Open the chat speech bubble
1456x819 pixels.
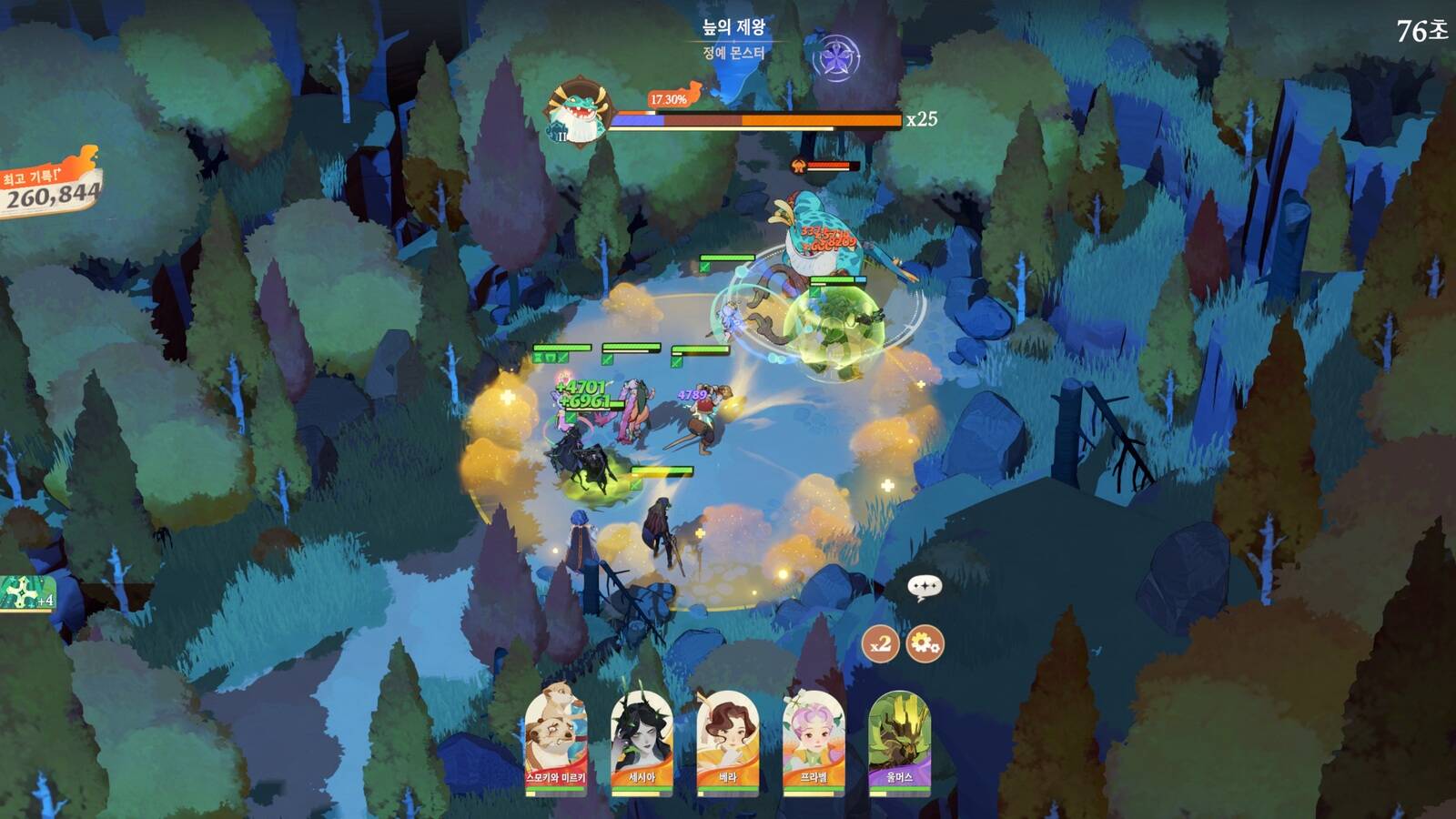pyautogui.click(x=925, y=588)
